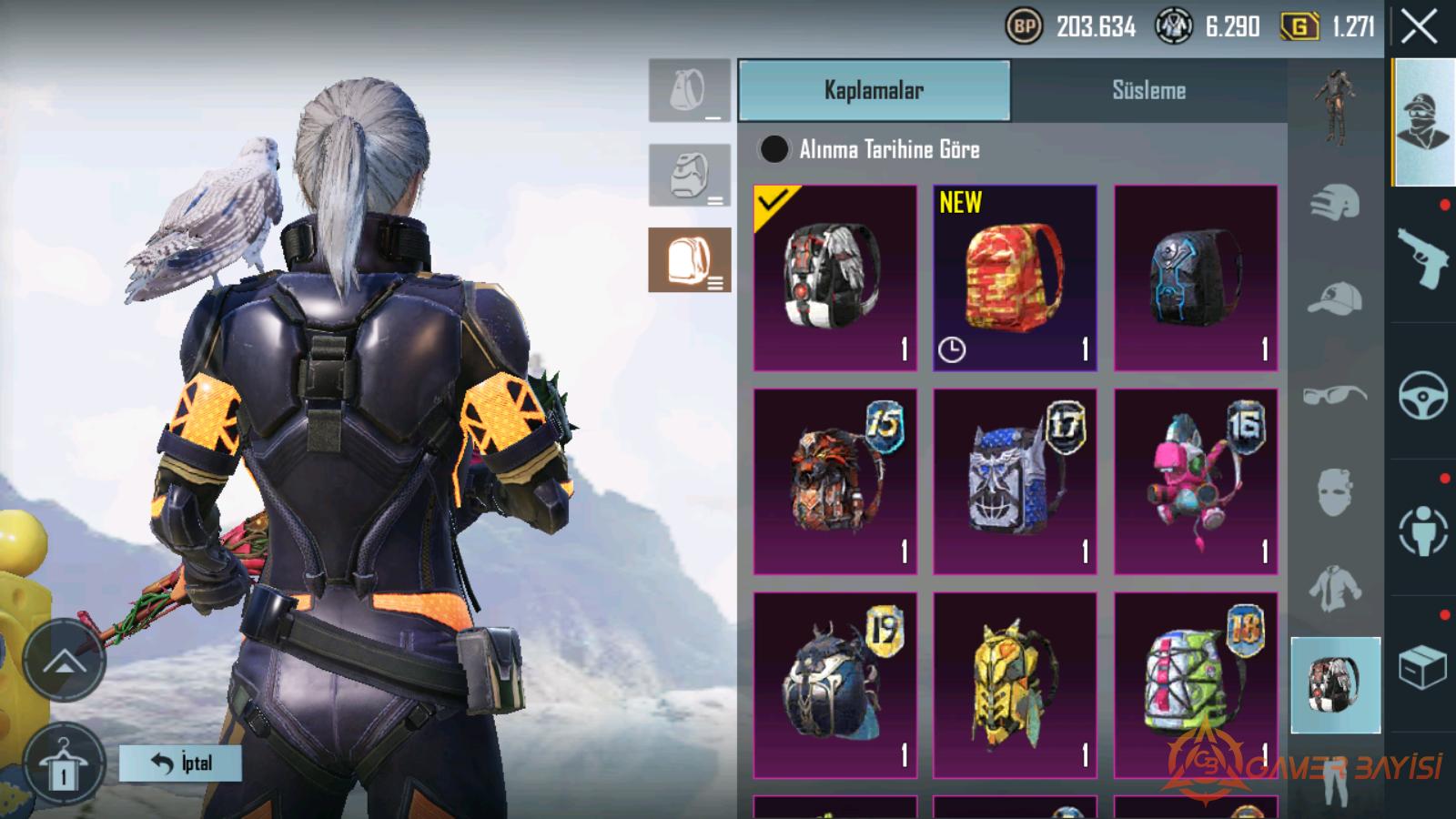Open the helmet category
Image resolution: width=1456 pixels, height=819 pixels.
[x=1335, y=203]
